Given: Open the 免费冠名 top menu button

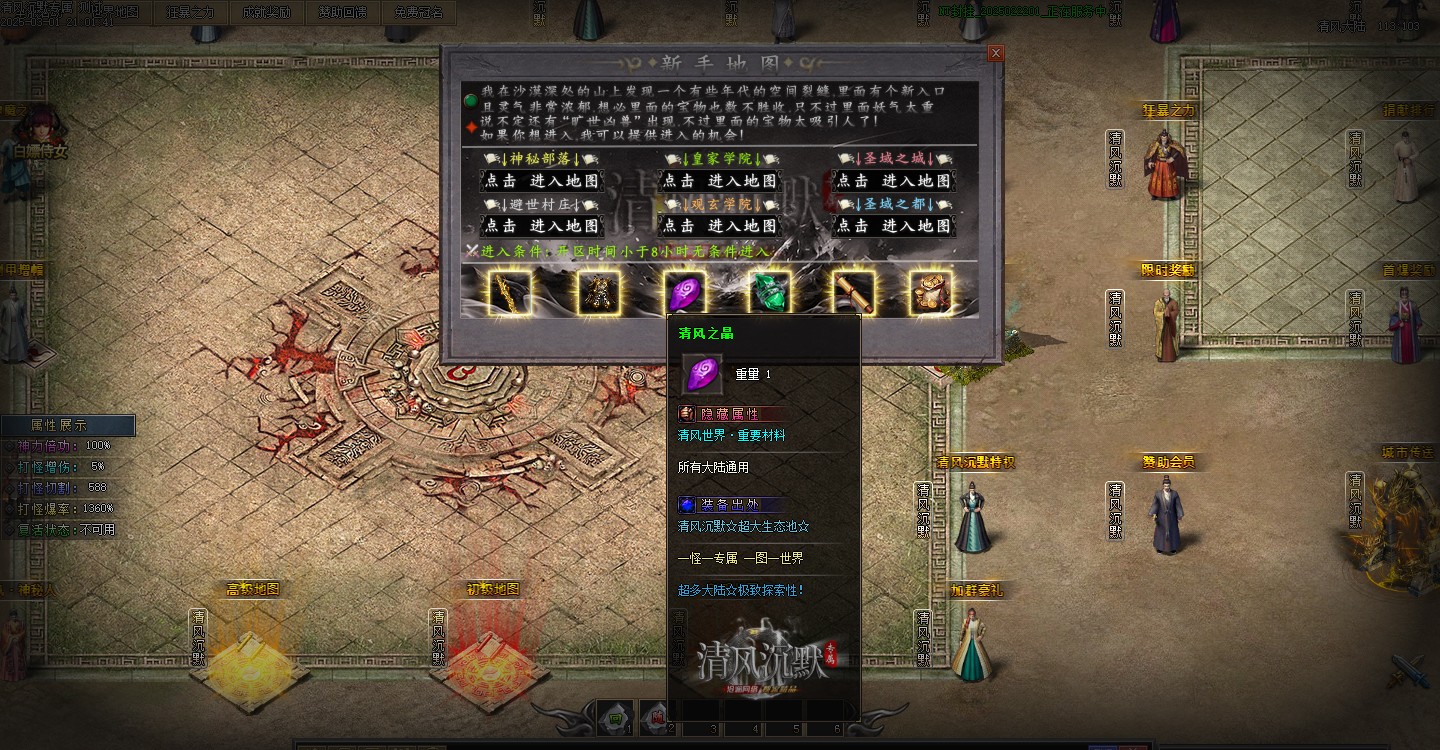Looking at the screenshot, I should [x=418, y=13].
